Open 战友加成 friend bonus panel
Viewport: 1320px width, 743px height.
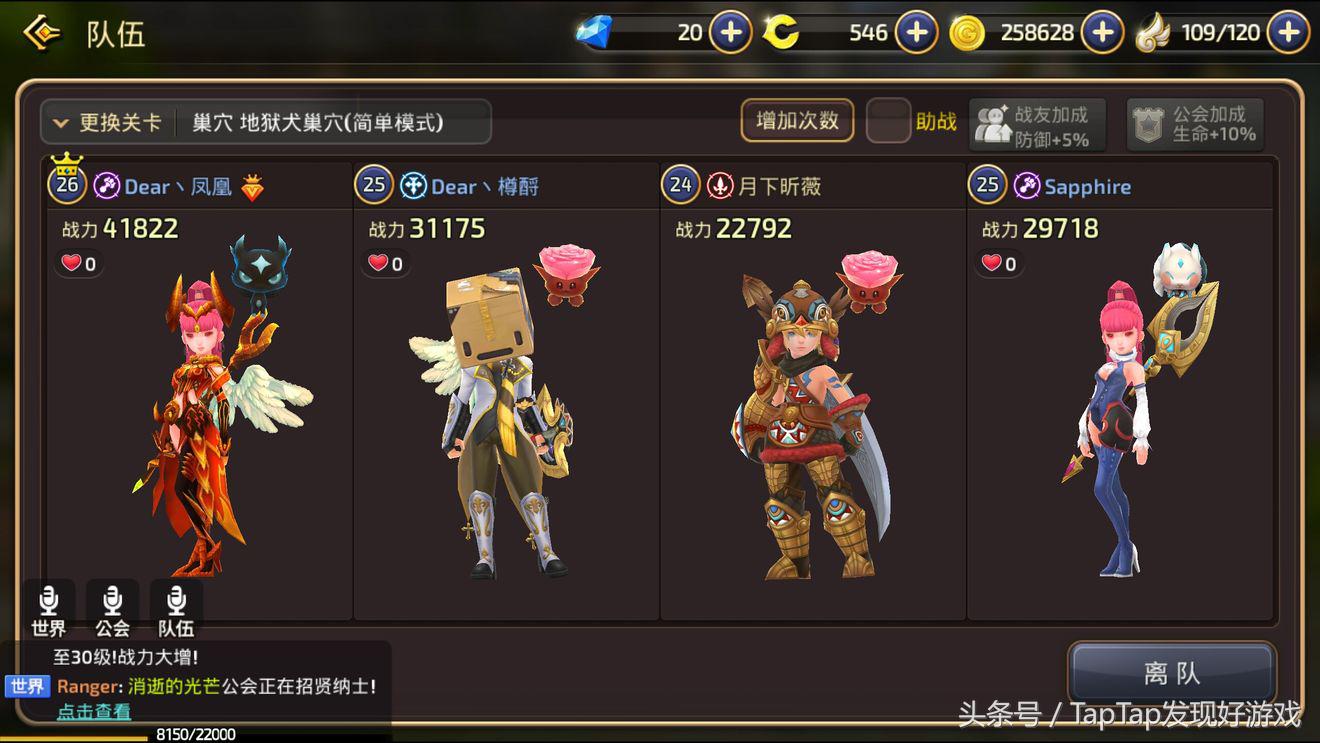tap(1038, 123)
